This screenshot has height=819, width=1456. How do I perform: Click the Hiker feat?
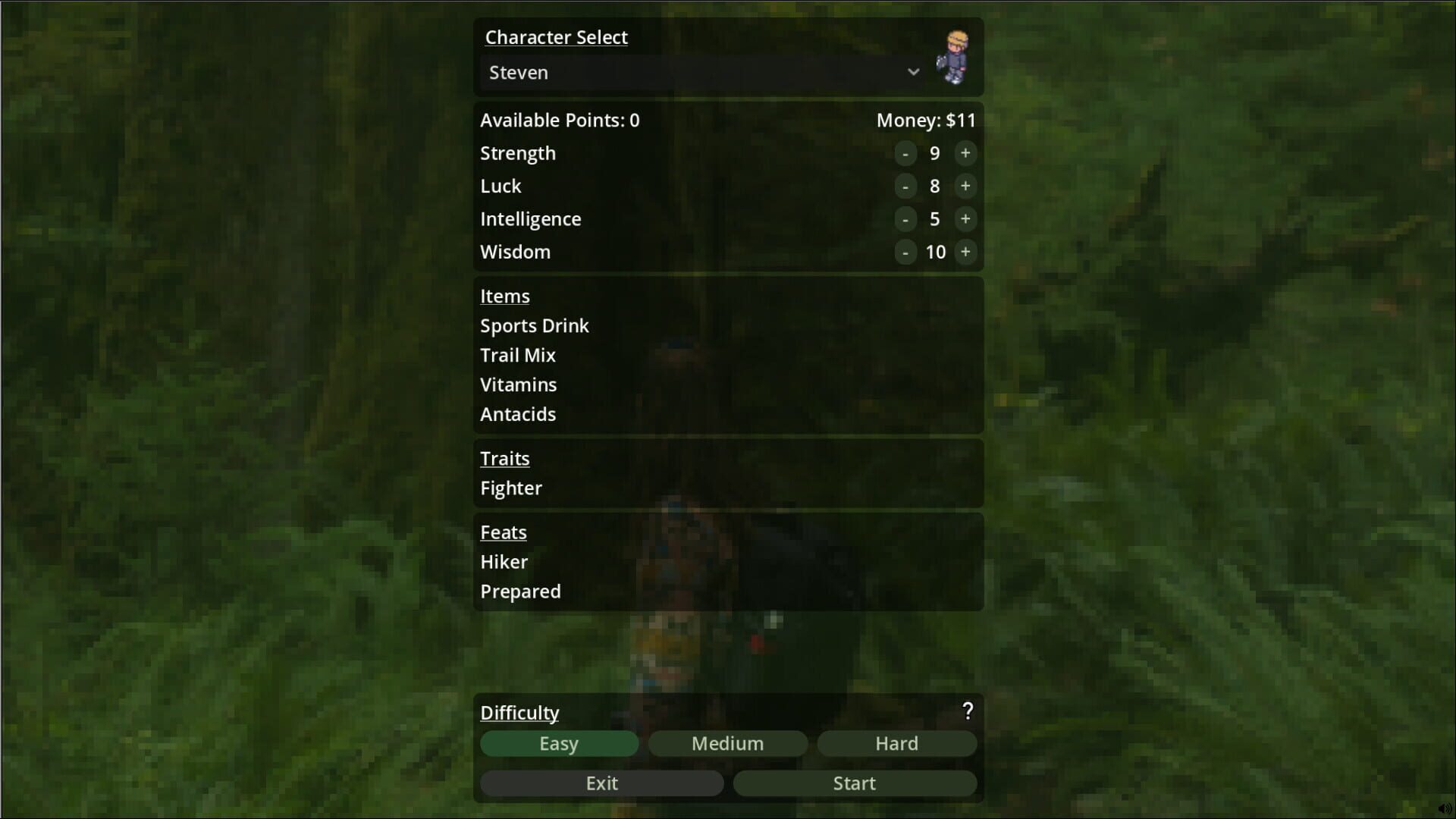pyautogui.click(x=504, y=562)
